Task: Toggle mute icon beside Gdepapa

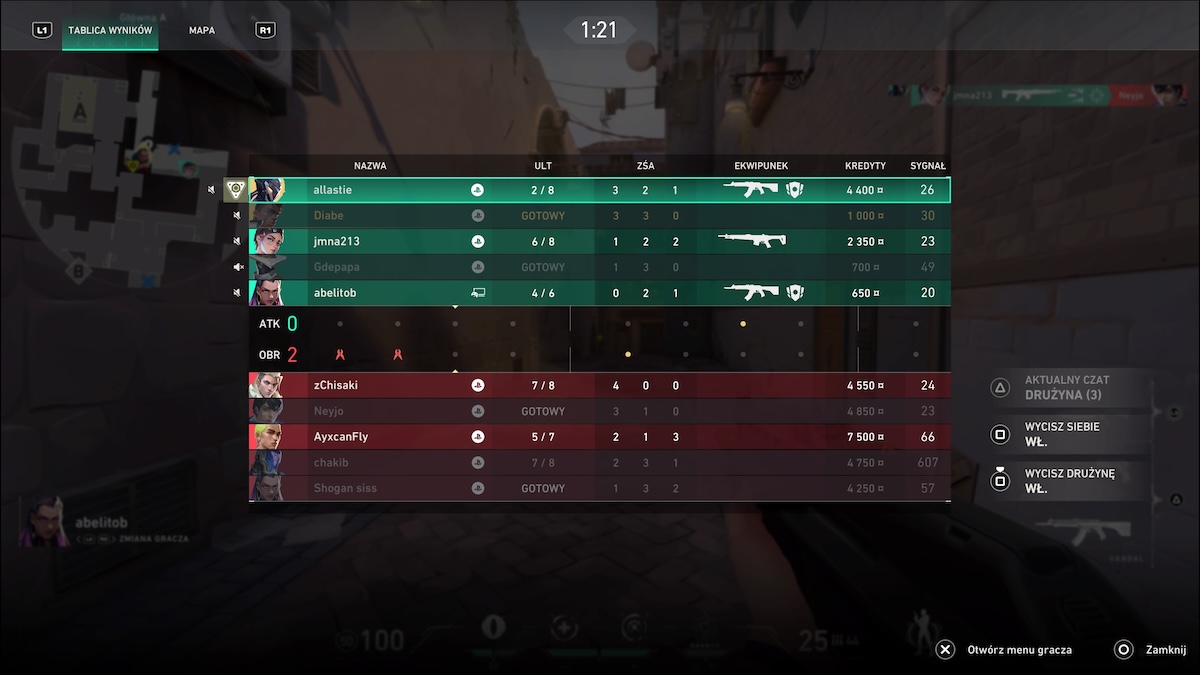Action: click(238, 267)
